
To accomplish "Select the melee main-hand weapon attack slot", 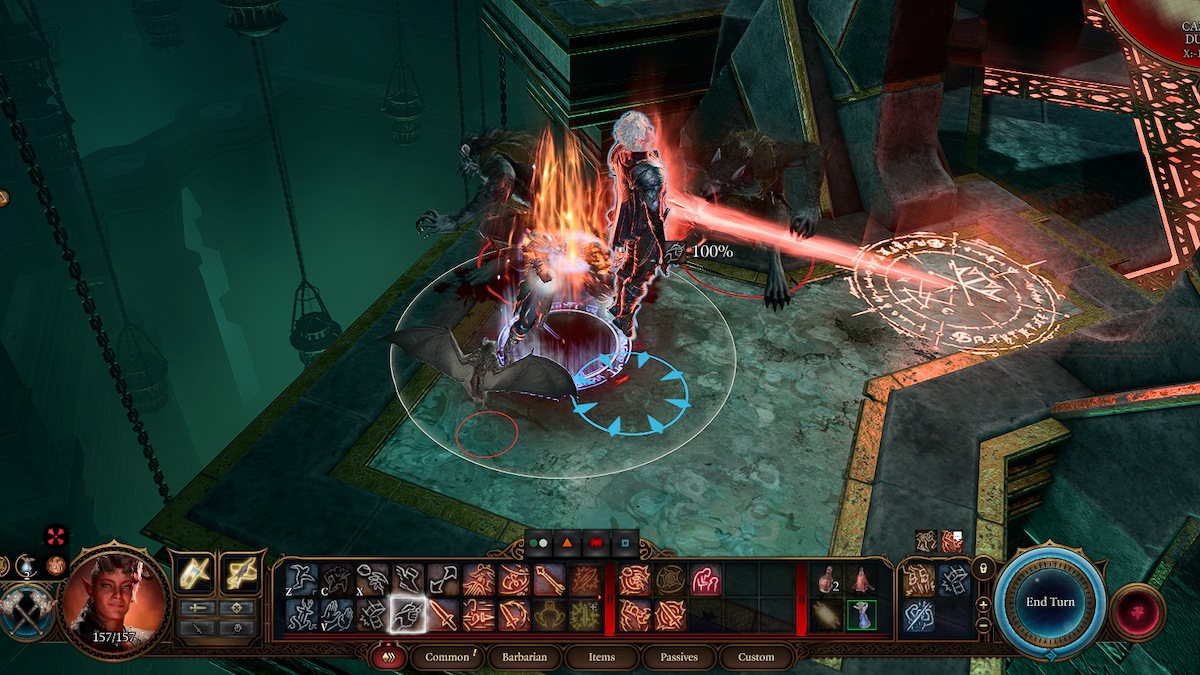I will pyautogui.click(x=194, y=574).
